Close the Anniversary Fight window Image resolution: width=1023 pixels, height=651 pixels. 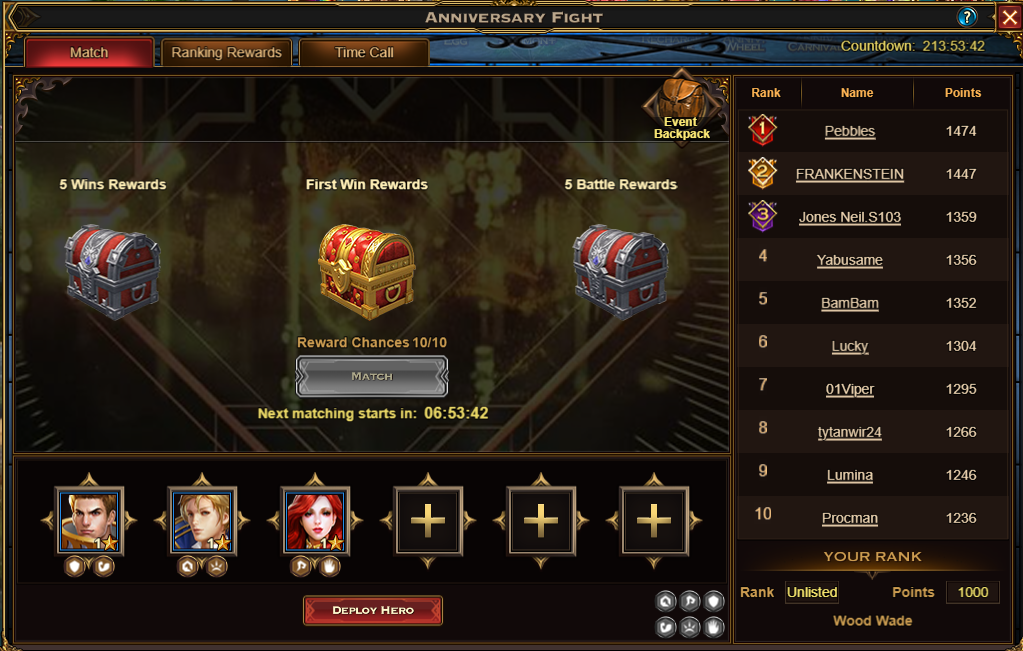coord(1008,17)
